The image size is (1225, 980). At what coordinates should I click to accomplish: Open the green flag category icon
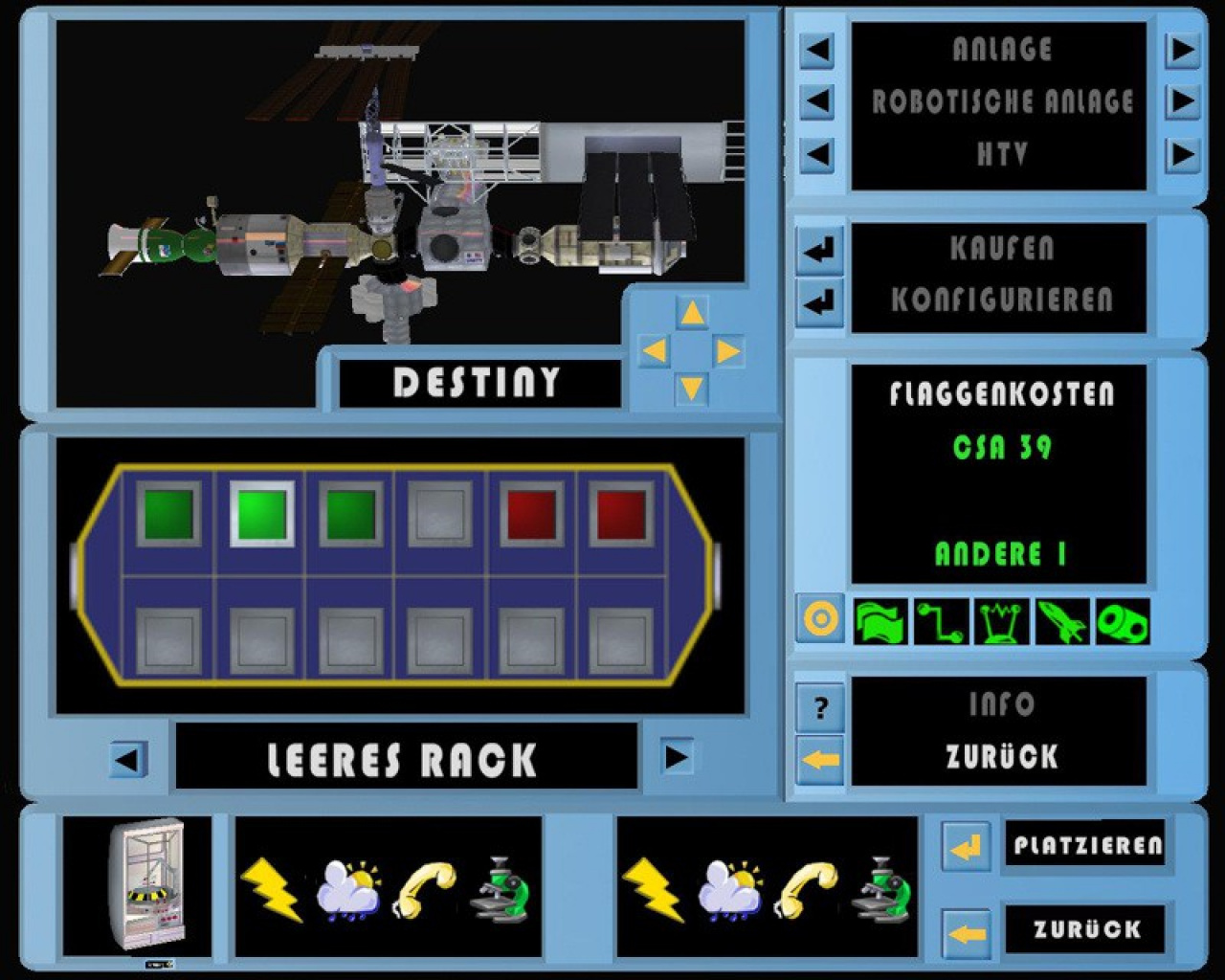pos(880,621)
